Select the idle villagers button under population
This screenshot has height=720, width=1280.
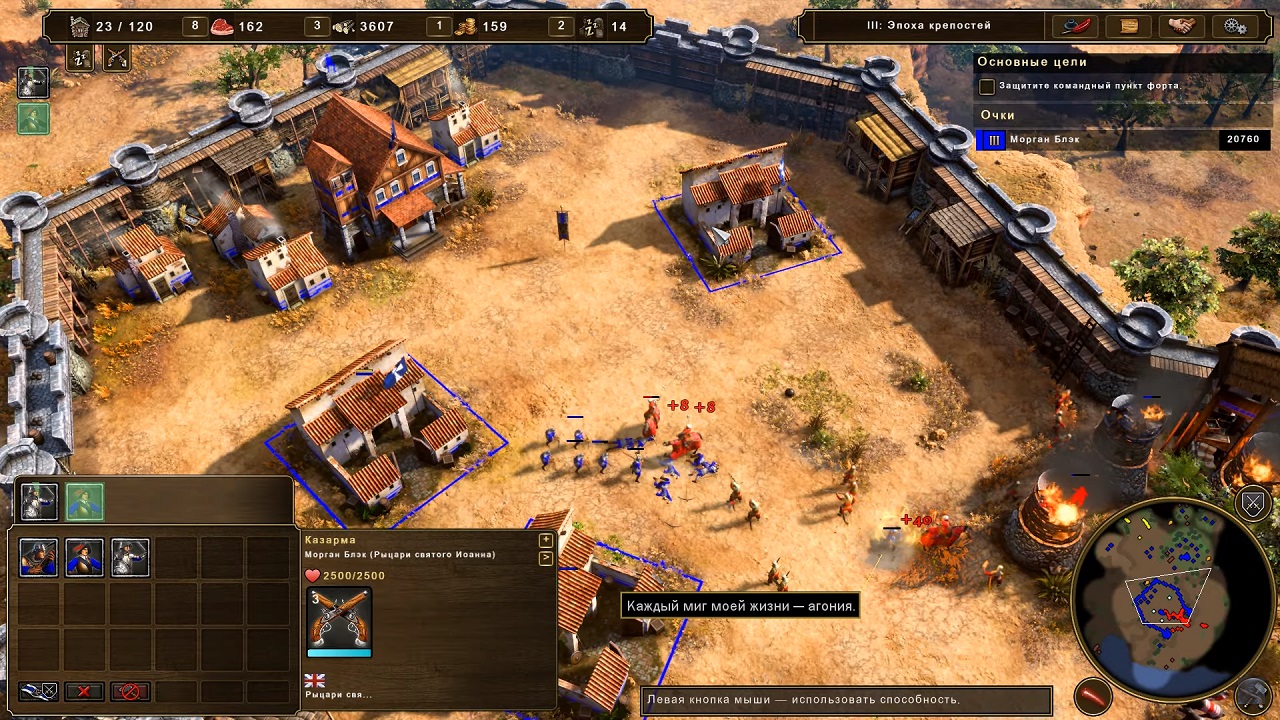tap(80, 58)
